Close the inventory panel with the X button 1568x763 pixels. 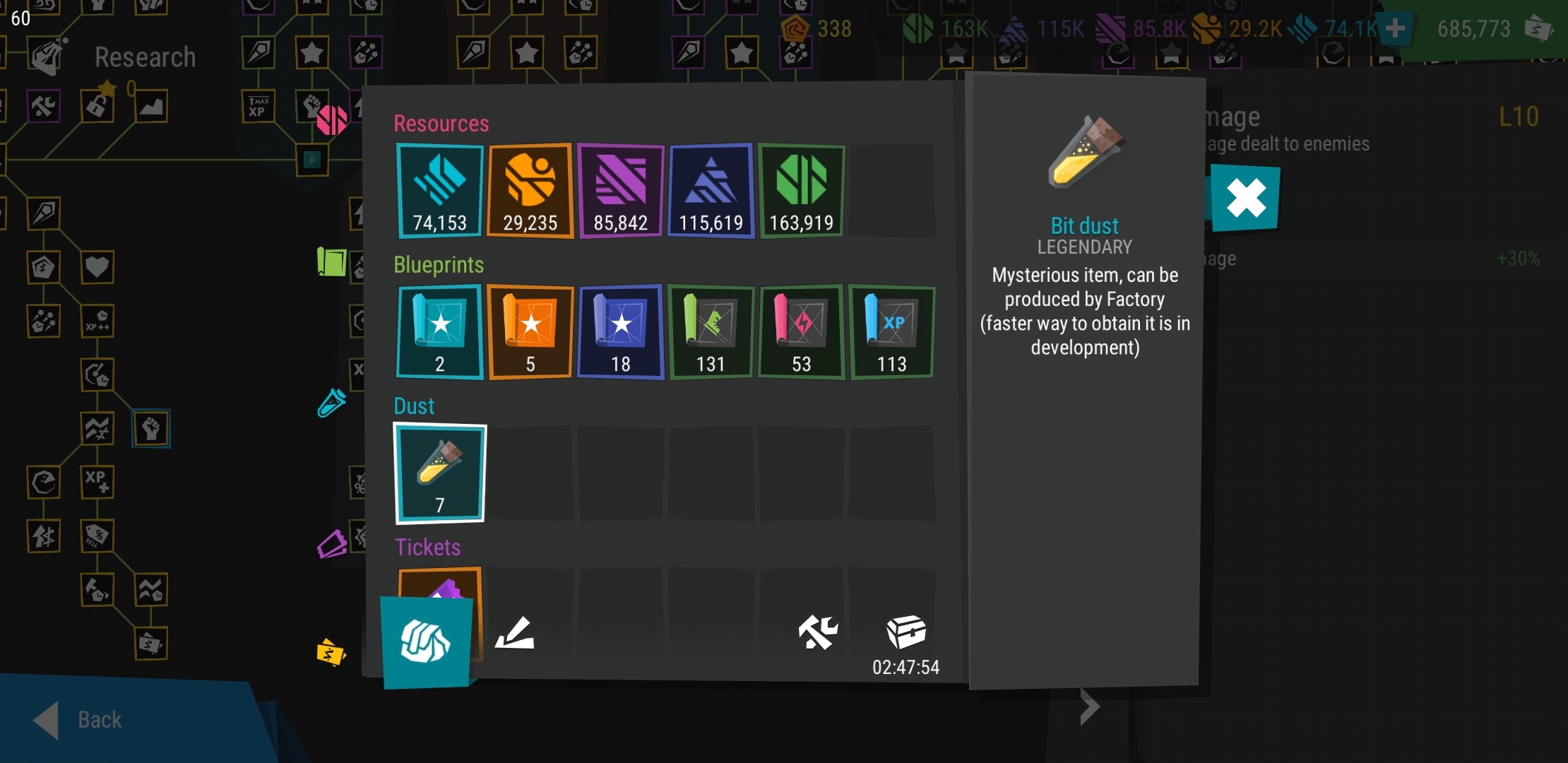(x=1245, y=198)
